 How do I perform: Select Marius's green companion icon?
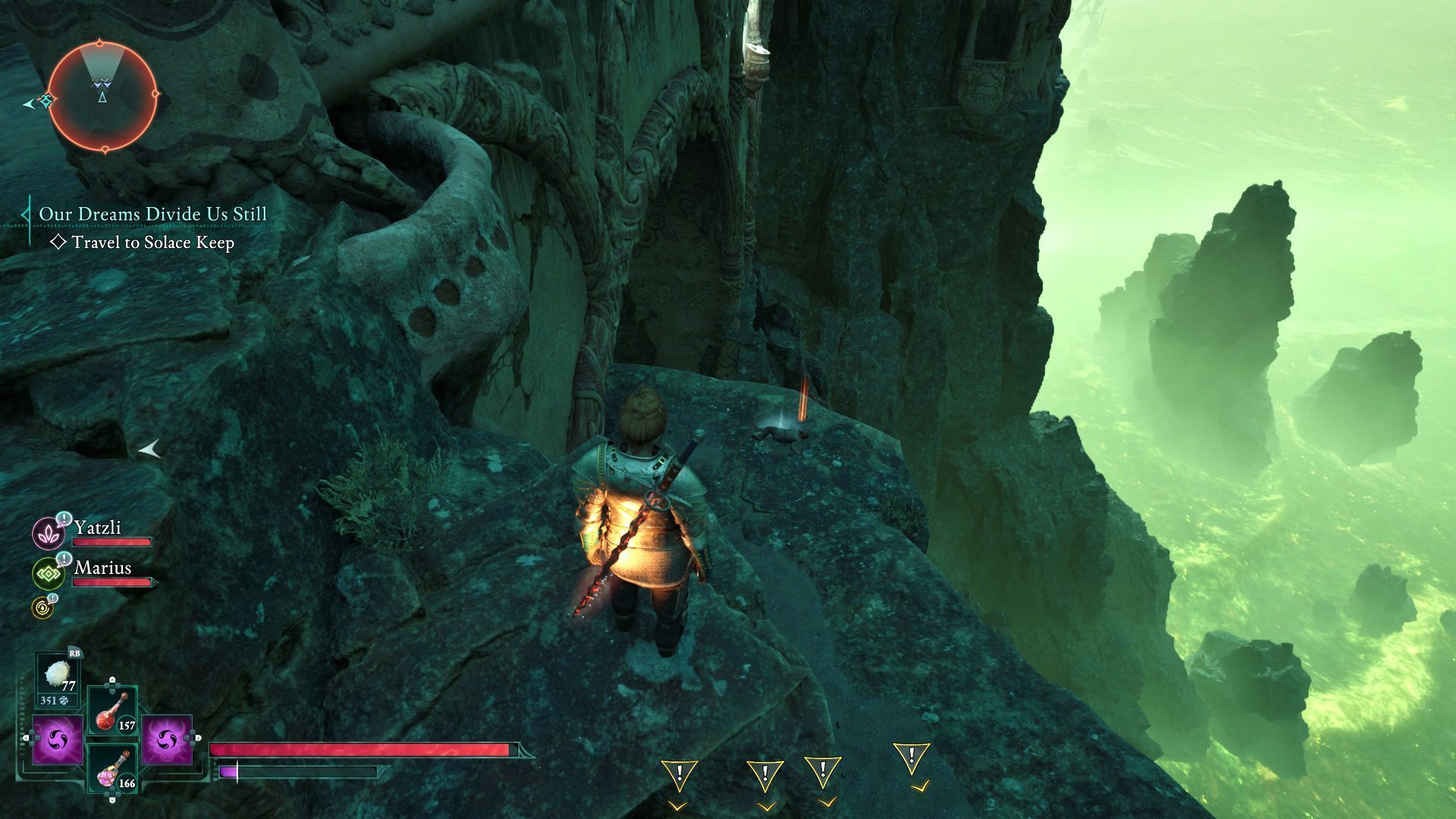click(x=49, y=573)
